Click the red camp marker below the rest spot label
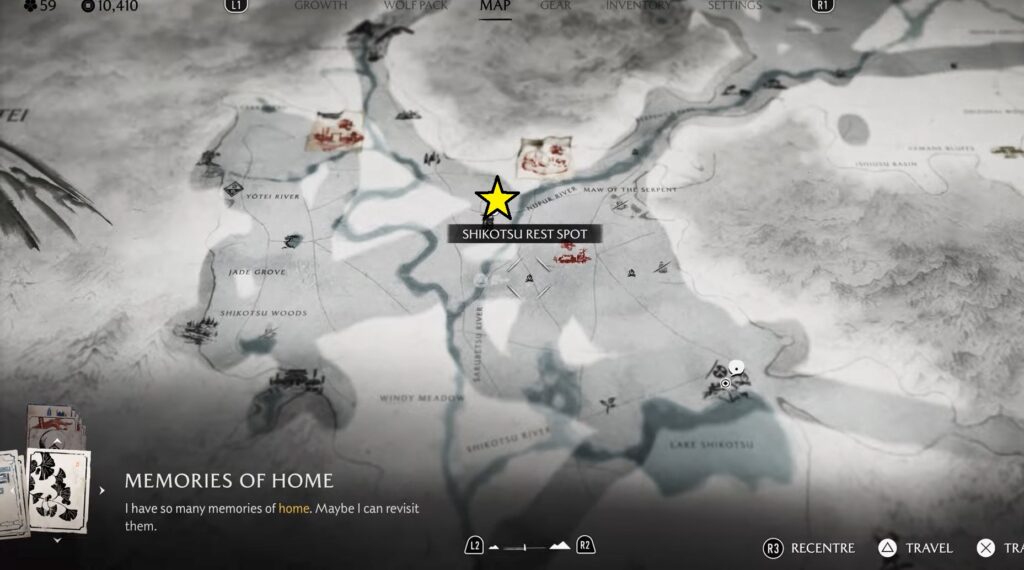Screen dimensions: 1024x570 (571, 259)
